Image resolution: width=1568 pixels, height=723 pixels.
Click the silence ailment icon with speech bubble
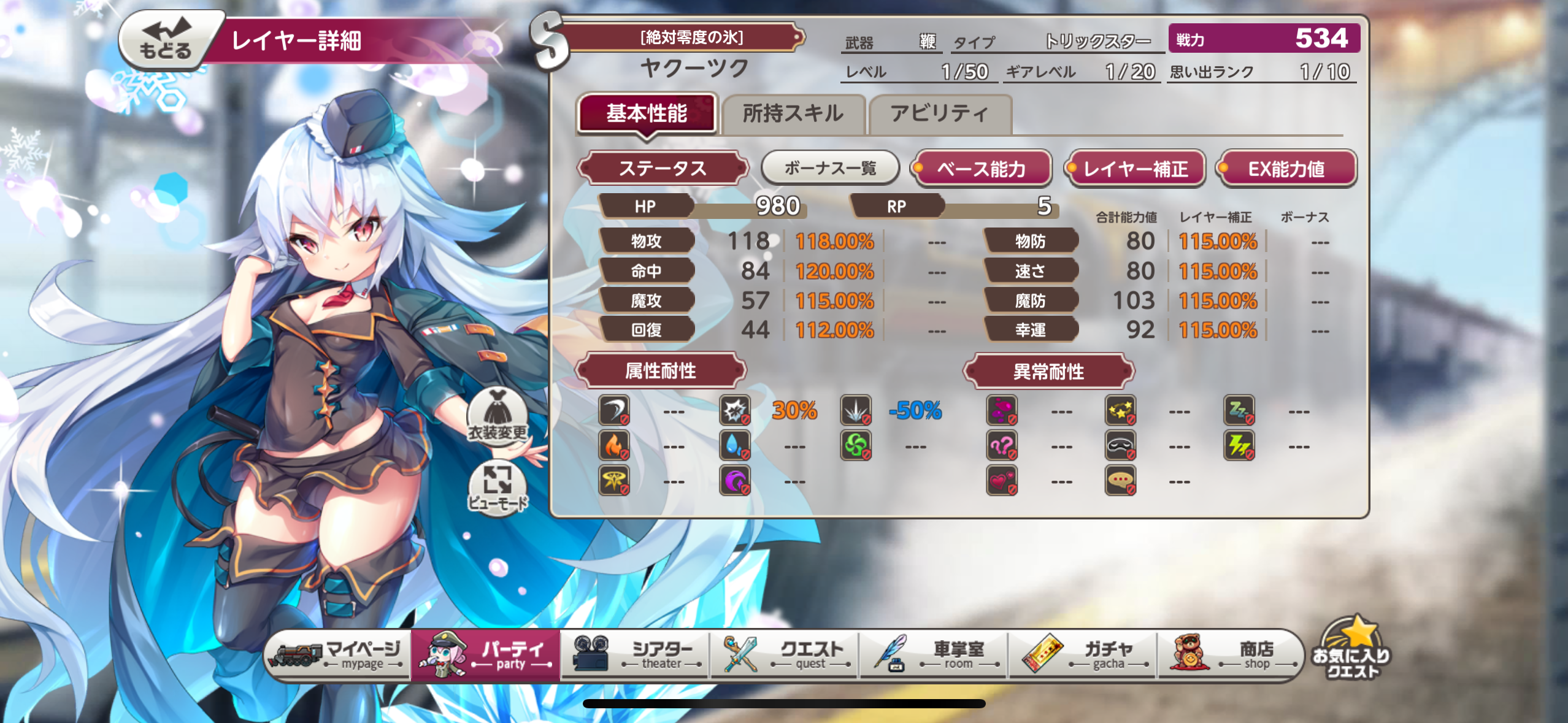[x=1122, y=480]
